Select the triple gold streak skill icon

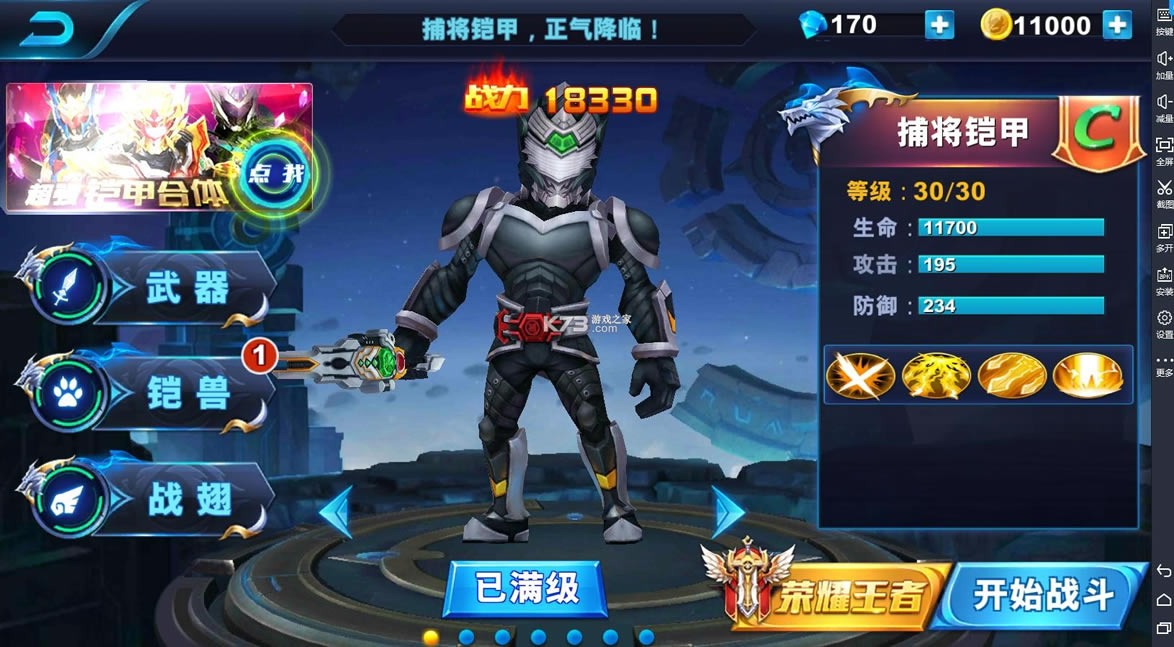1012,375
